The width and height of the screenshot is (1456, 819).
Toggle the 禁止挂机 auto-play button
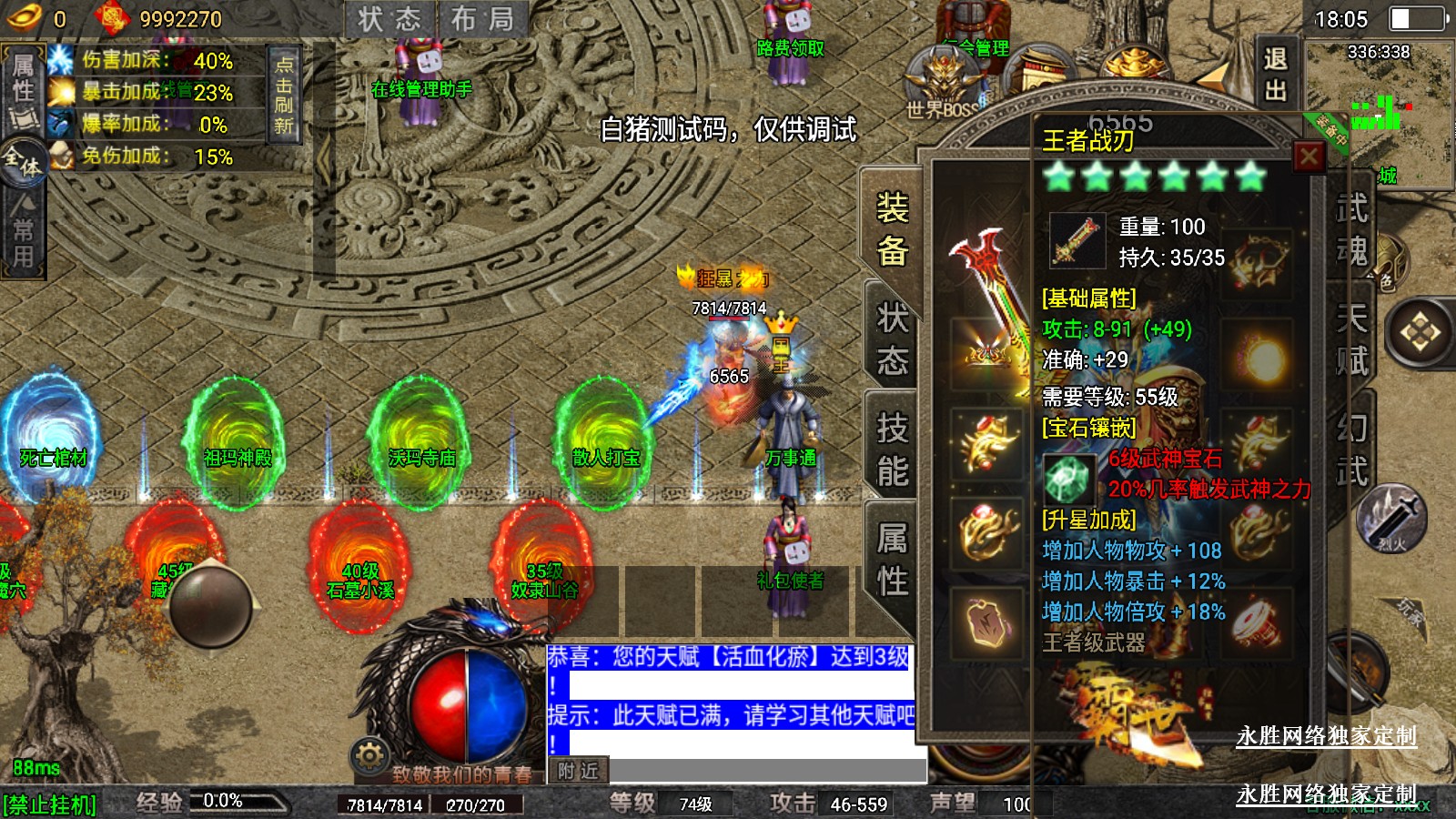click(x=50, y=804)
